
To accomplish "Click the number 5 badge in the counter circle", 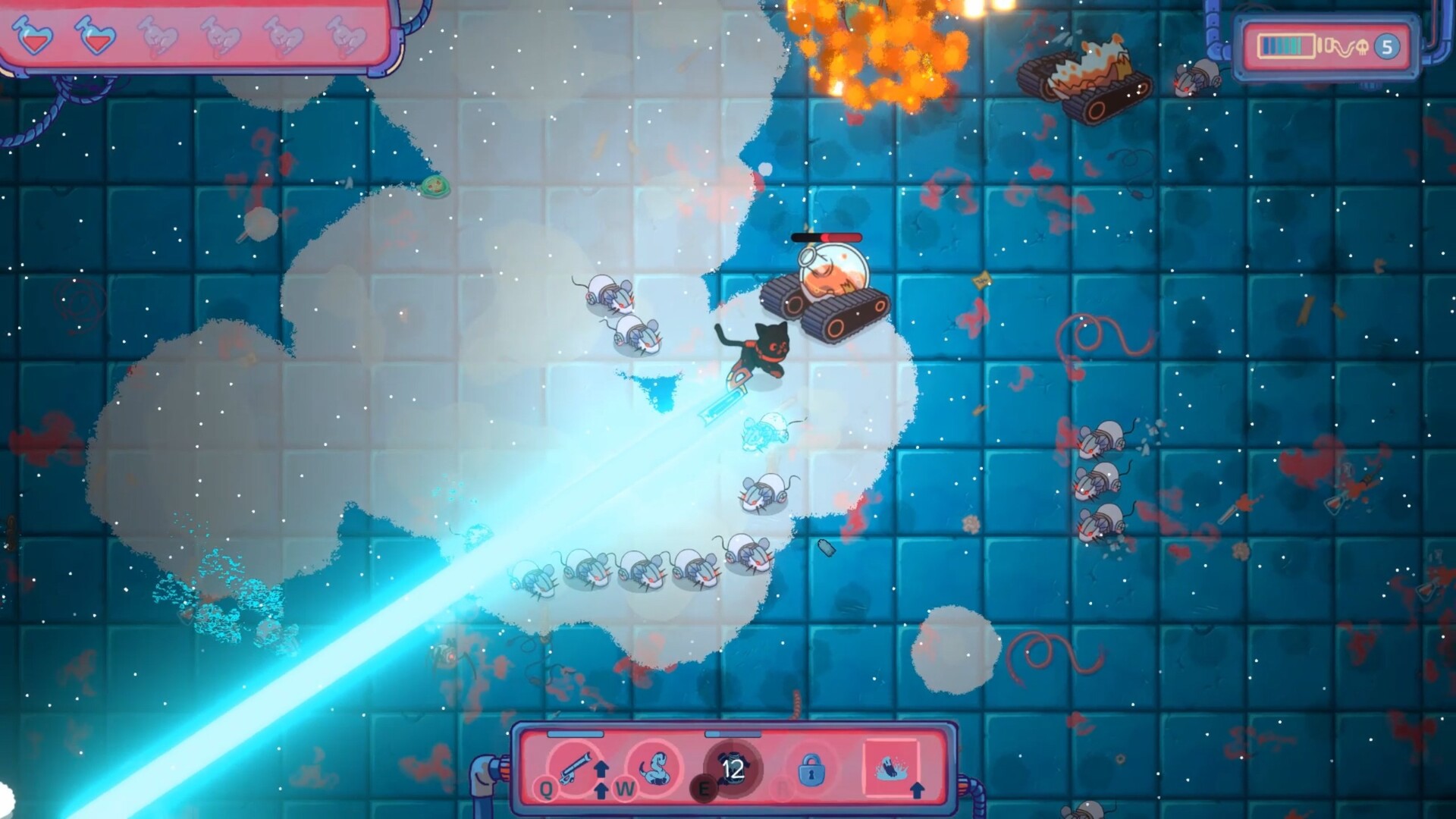I will (1388, 47).
